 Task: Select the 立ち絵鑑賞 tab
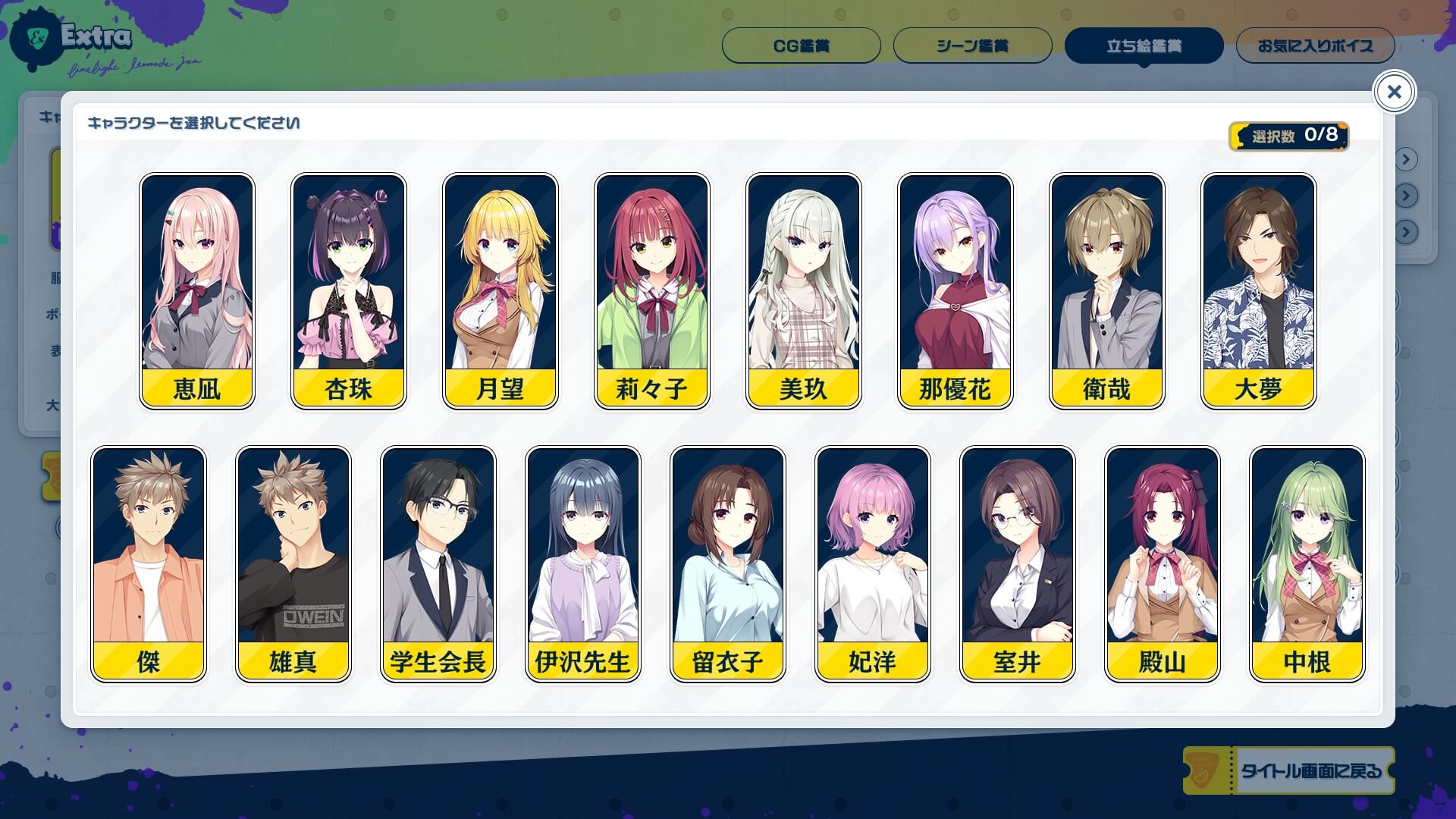tap(1143, 46)
